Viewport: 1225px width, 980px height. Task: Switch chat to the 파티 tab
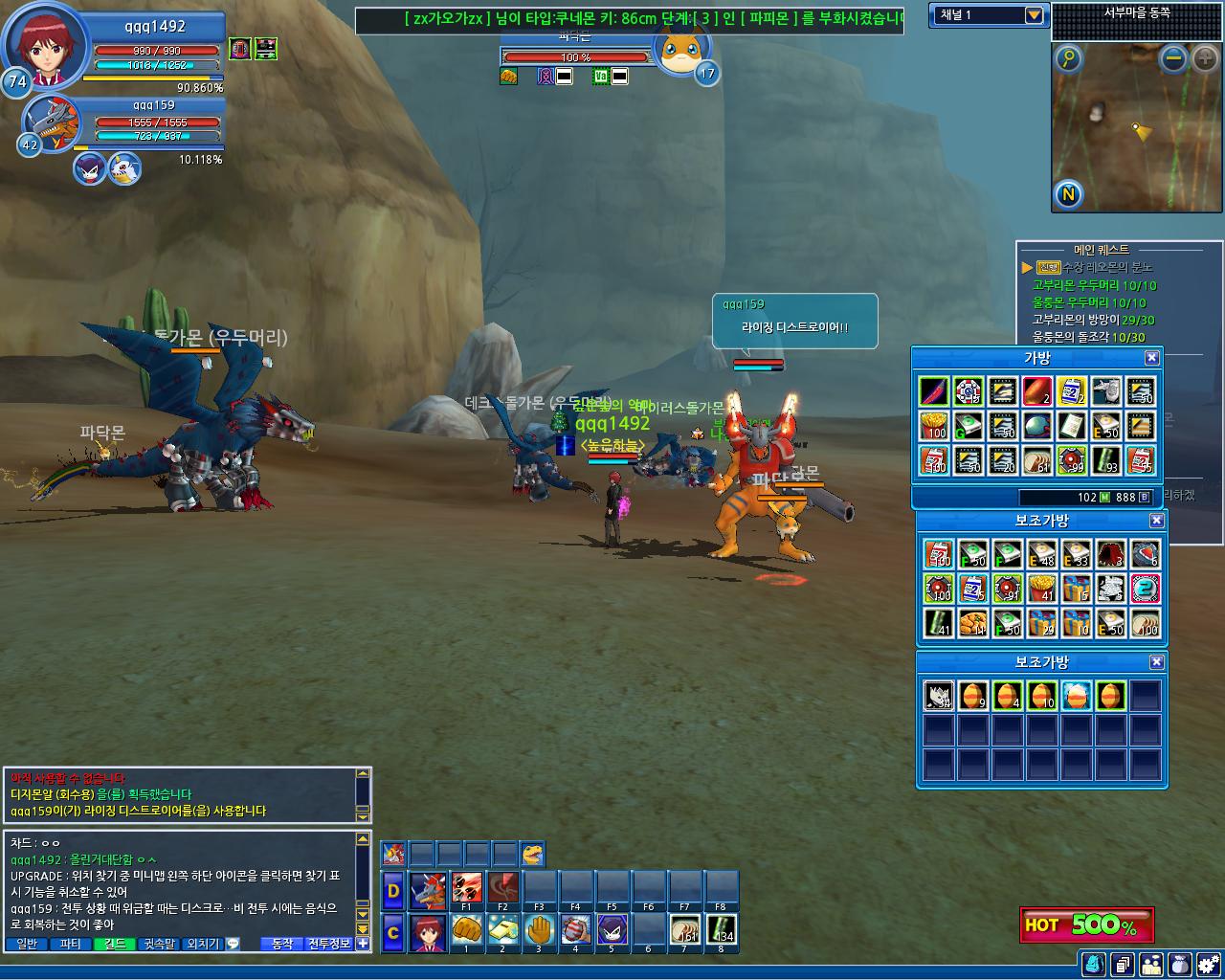tap(71, 944)
